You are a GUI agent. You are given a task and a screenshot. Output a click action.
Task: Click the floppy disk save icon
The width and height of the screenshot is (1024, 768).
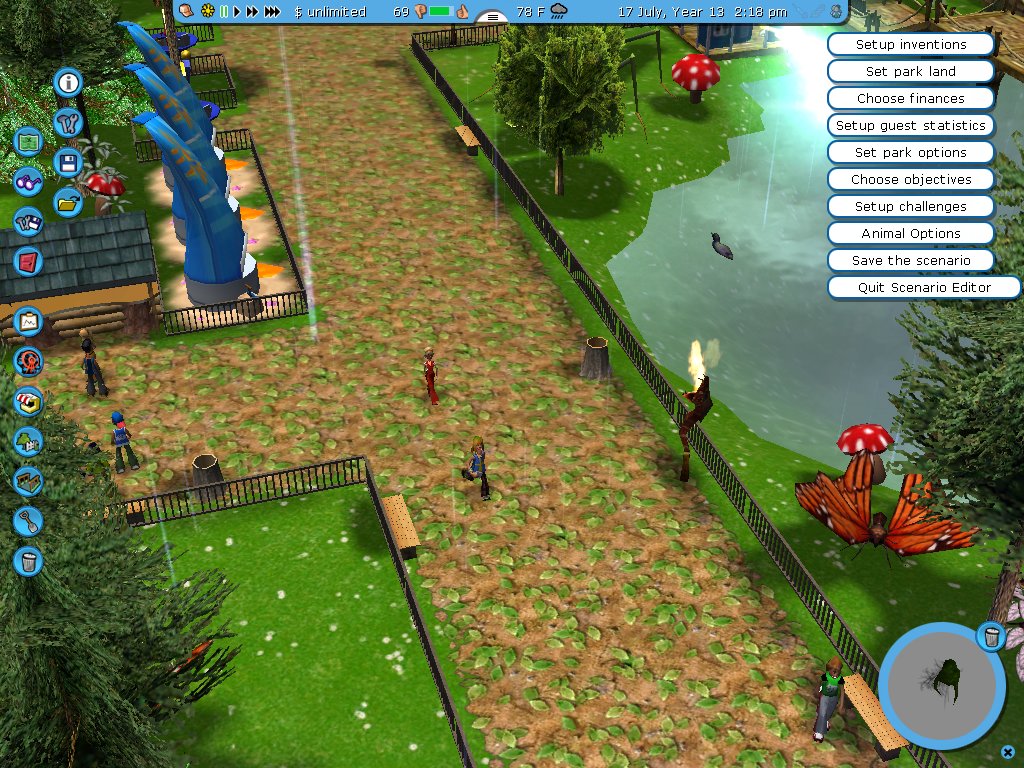click(68, 163)
